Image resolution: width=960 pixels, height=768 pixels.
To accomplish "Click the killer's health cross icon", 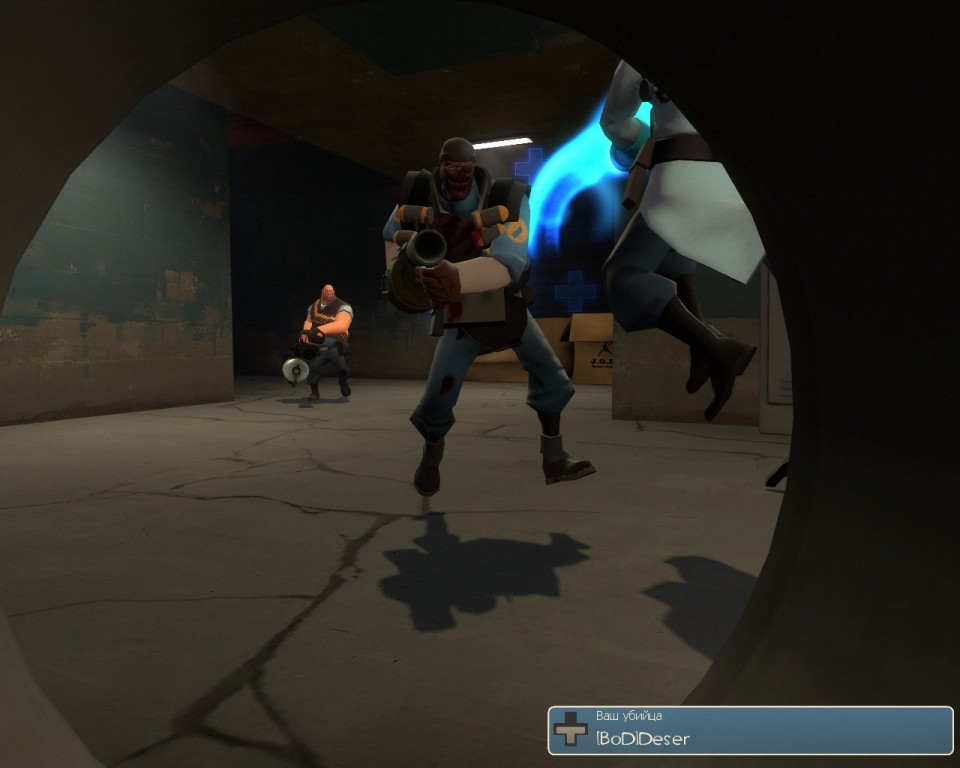I will pyautogui.click(x=571, y=730).
